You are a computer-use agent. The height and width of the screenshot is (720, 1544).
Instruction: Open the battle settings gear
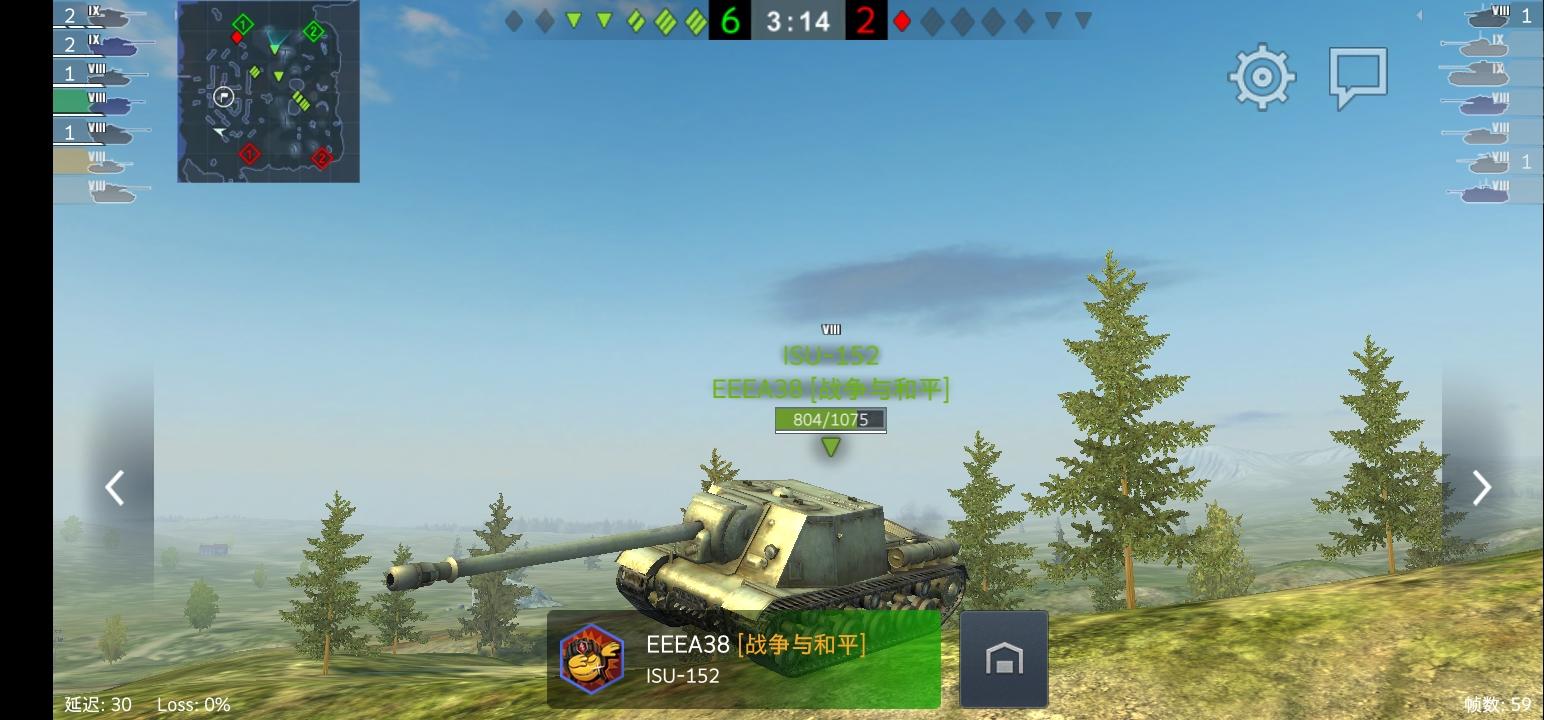1261,76
